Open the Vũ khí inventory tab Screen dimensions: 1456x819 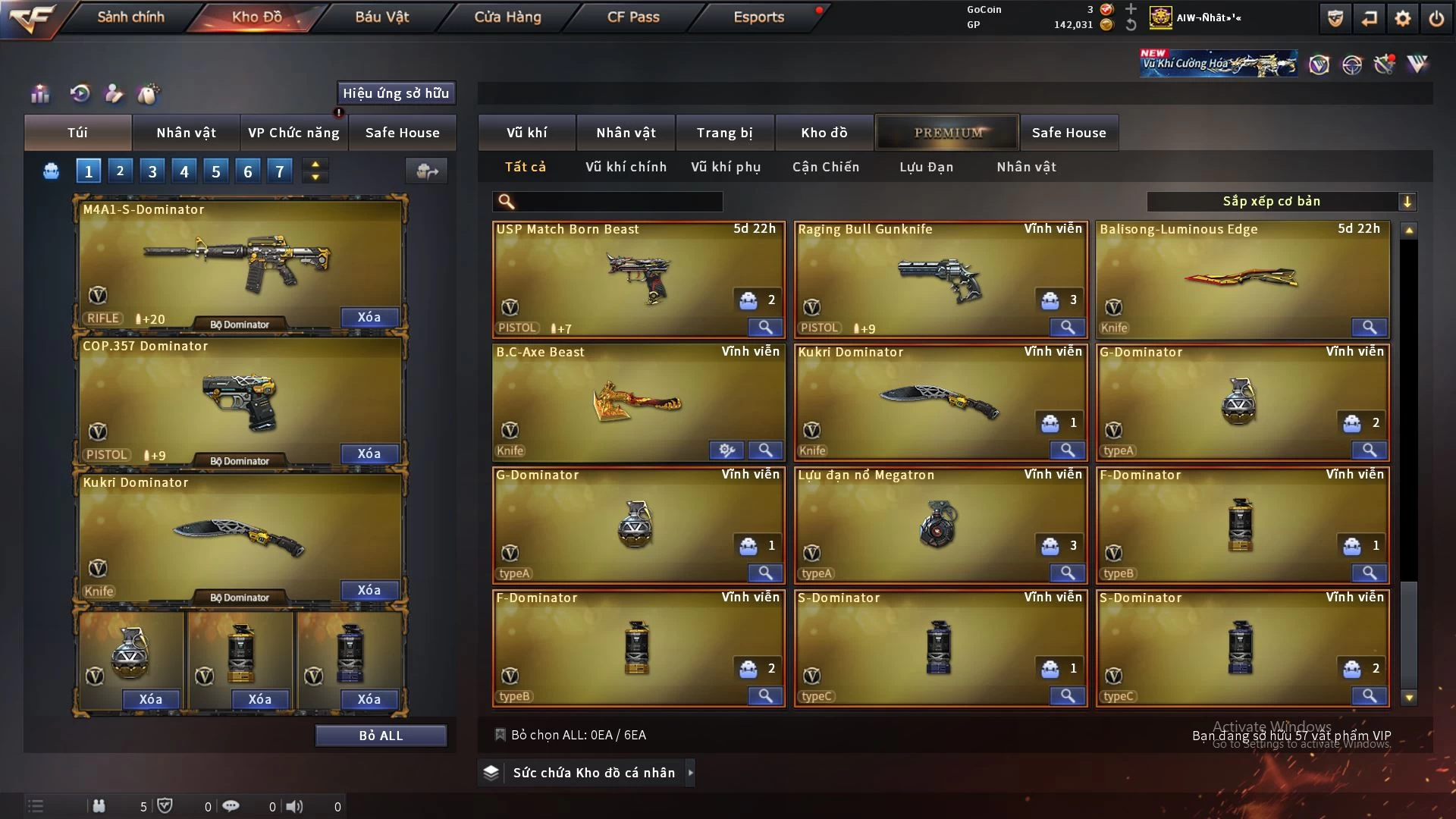coord(526,133)
